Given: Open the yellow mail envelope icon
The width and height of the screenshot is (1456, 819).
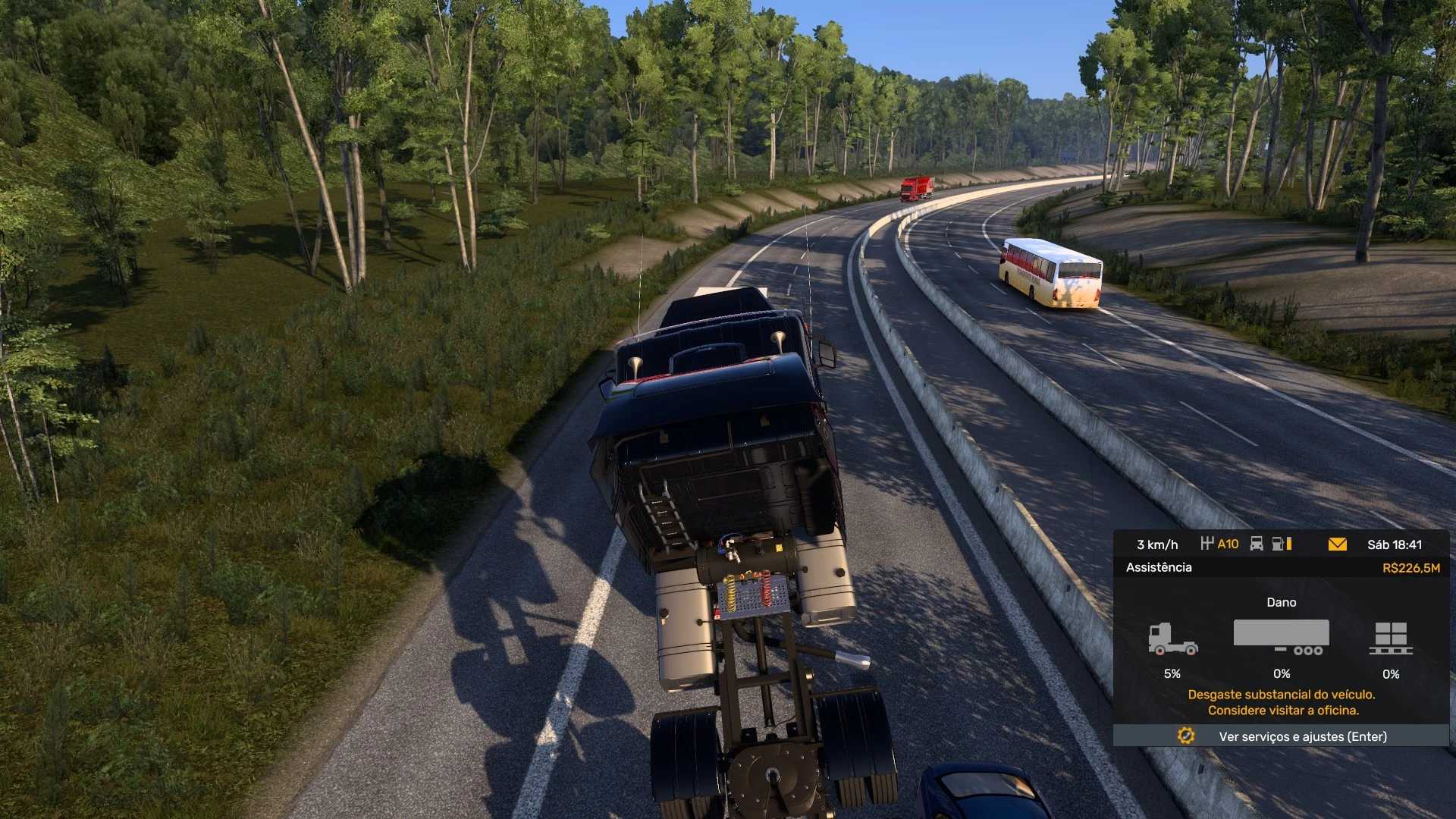Looking at the screenshot, I should (1338, 544).
